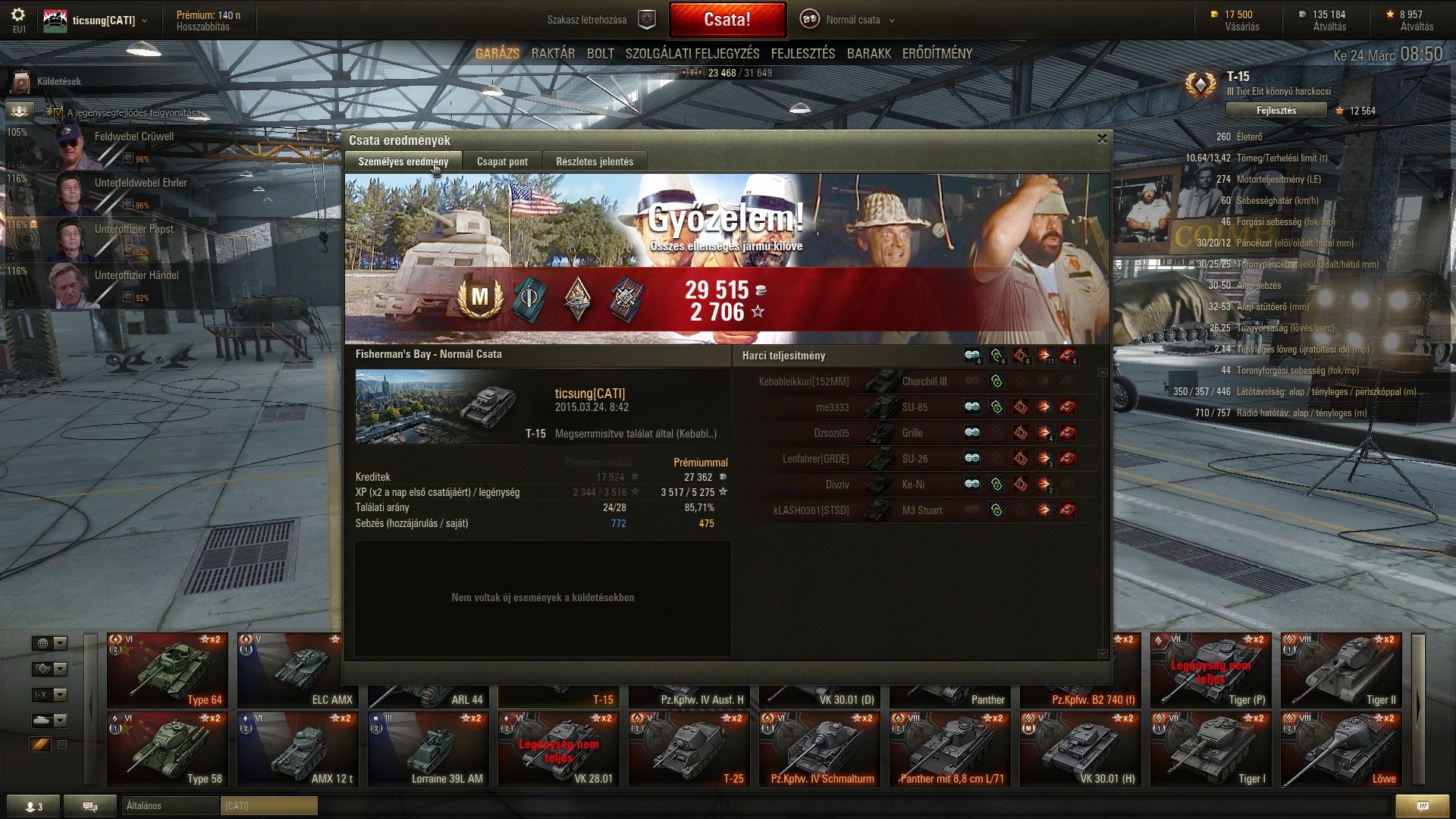Viewport: 1456px width, 819px height.
Task: Open SZOLGÁLATI FELJEGYZÉS menu
Action: pos(692,54)
